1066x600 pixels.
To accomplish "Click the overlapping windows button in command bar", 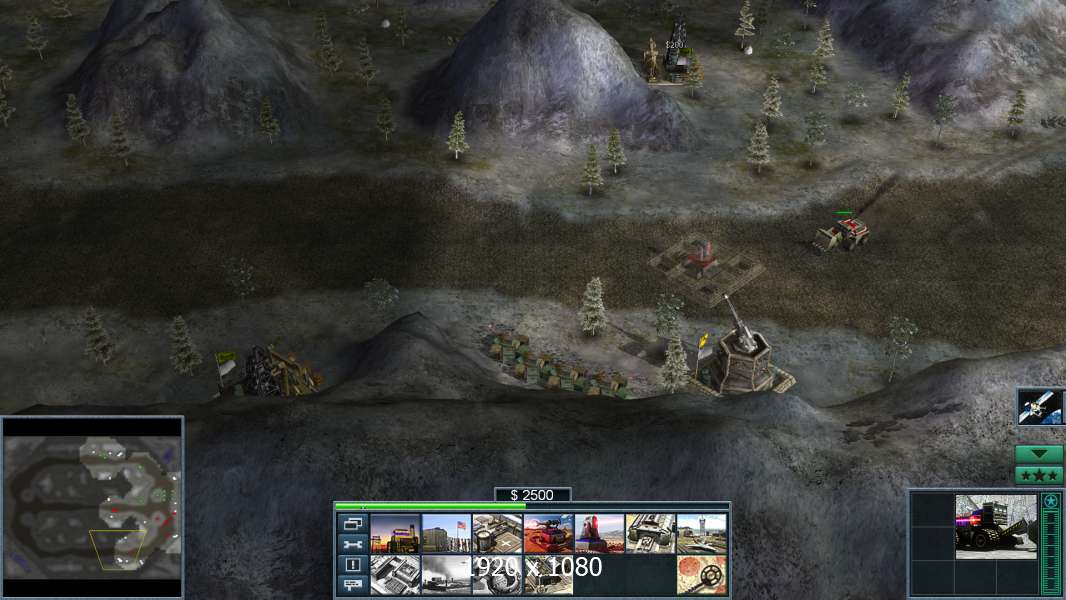I will pyautogui.click(x=352, y=524).
